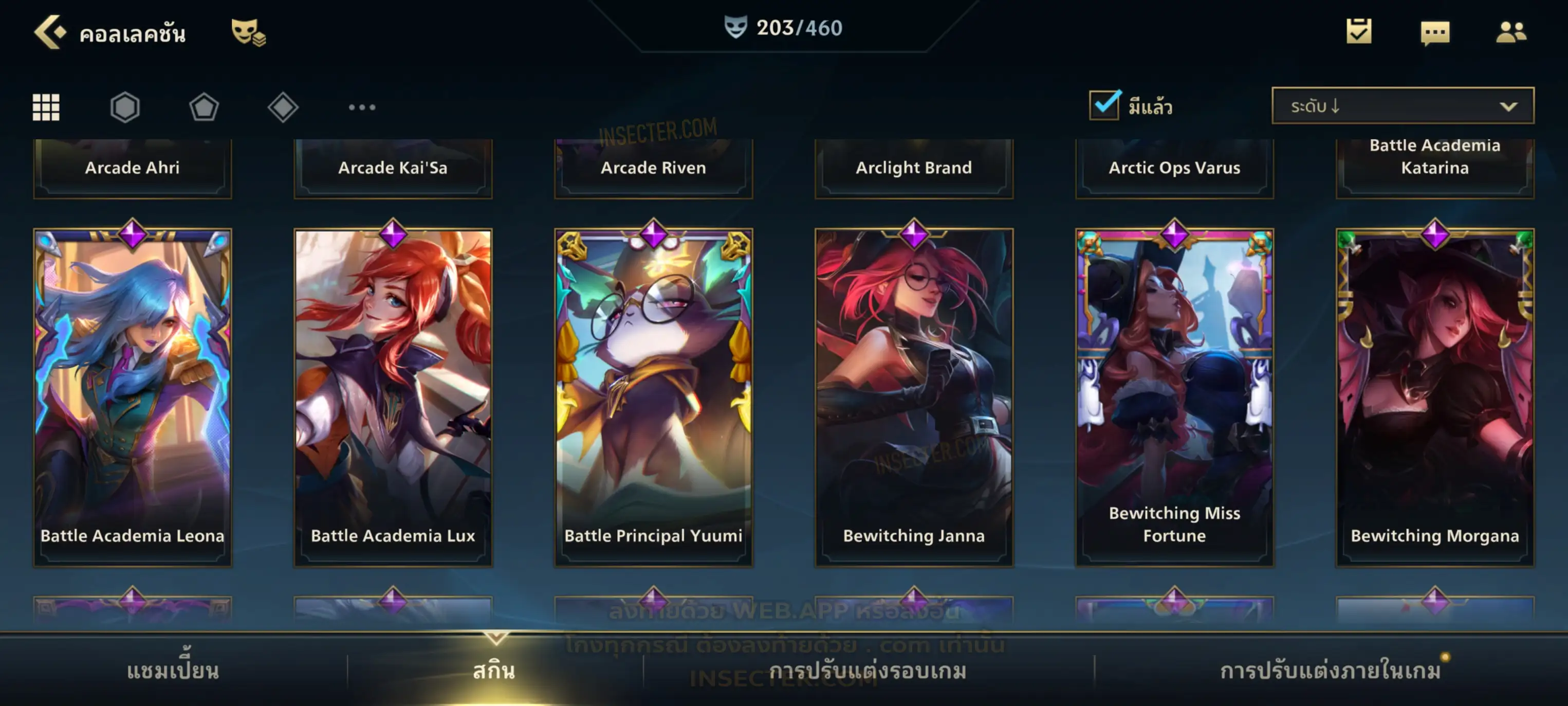The height and width of the screenshot is (706, 1568).
Task: Switch to the การปรับแต่งภายในเกม tab
Action: click(x=1331, y=671)
